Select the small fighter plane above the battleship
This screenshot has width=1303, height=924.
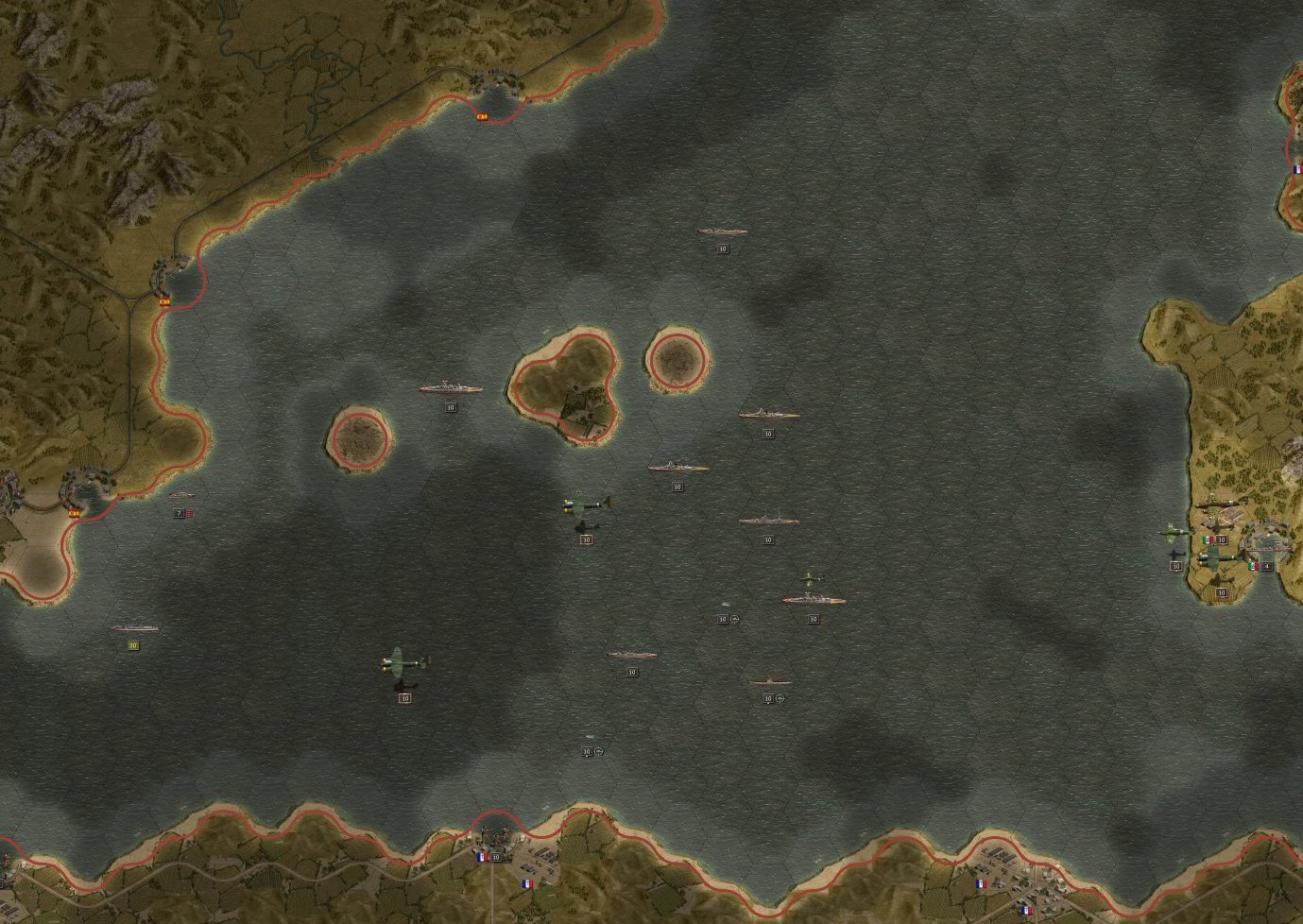[x=811, y=577]
